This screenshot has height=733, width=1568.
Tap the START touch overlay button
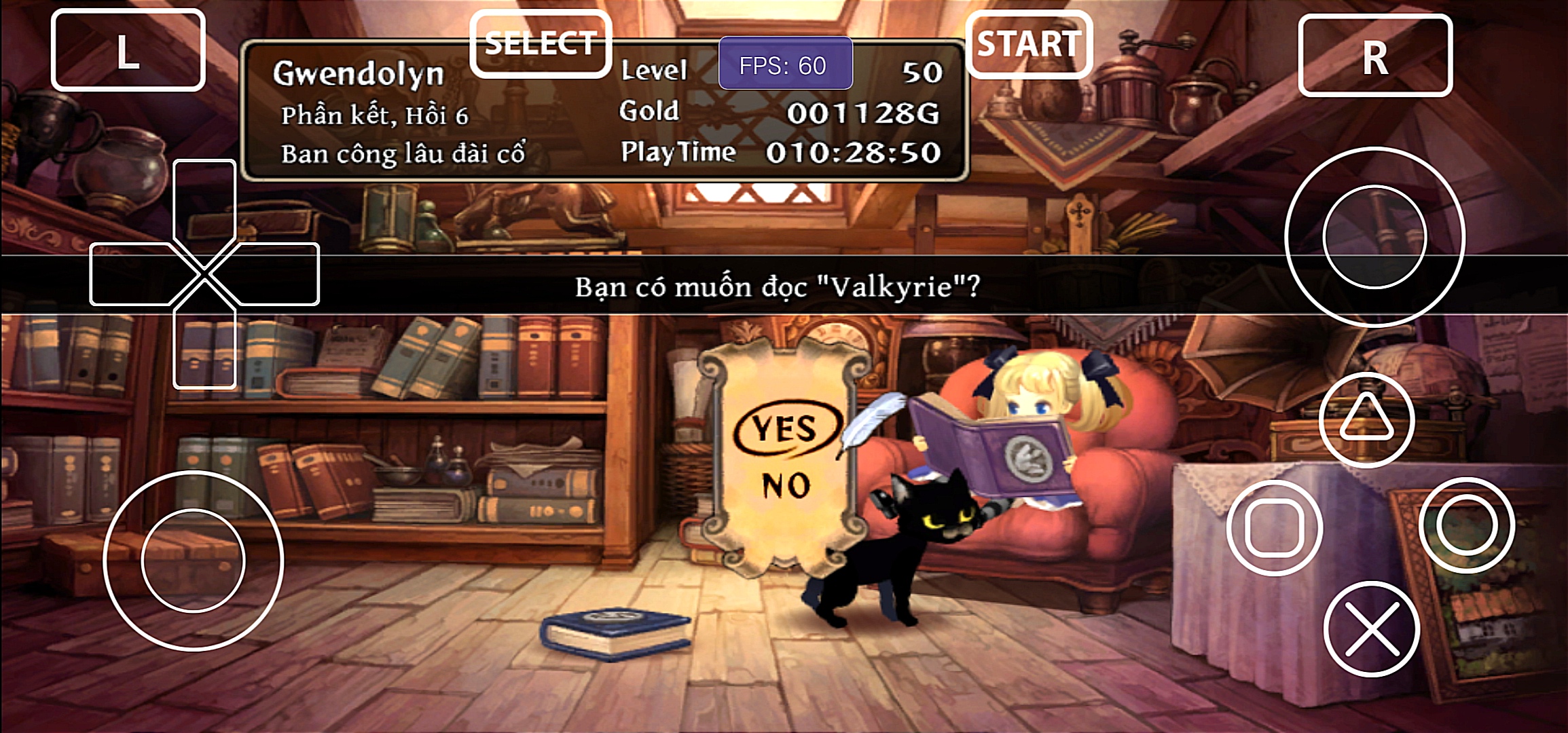[1028, 45]
